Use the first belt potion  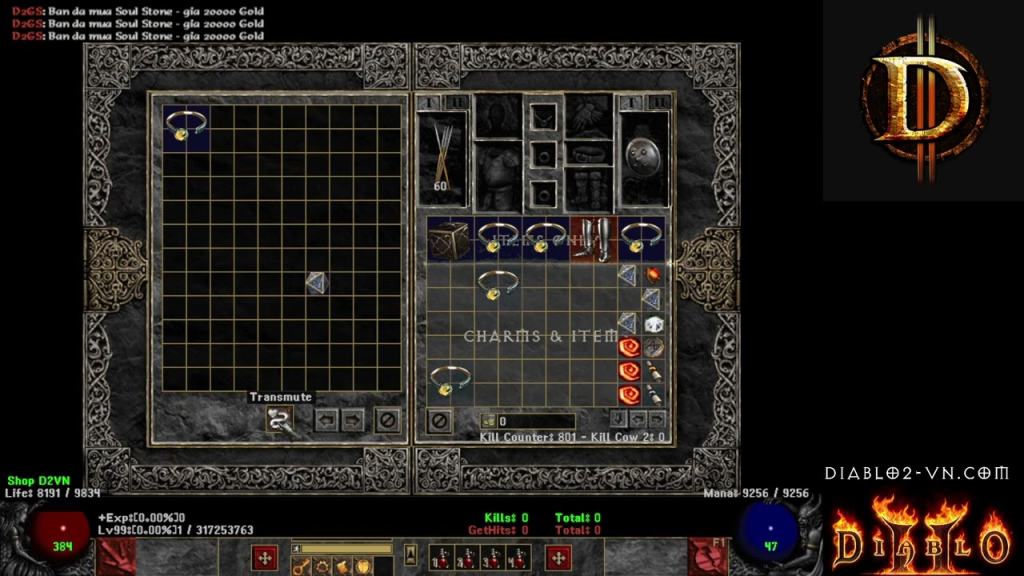coord(438,558)
